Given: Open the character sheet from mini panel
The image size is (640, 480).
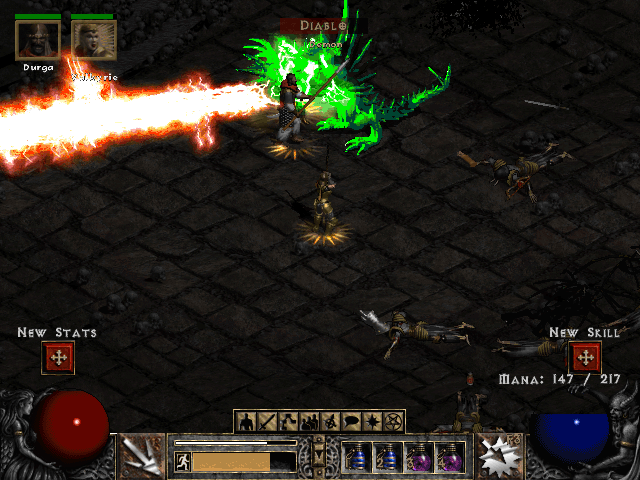Looking at the screenshot, I should tap(246, 421).
